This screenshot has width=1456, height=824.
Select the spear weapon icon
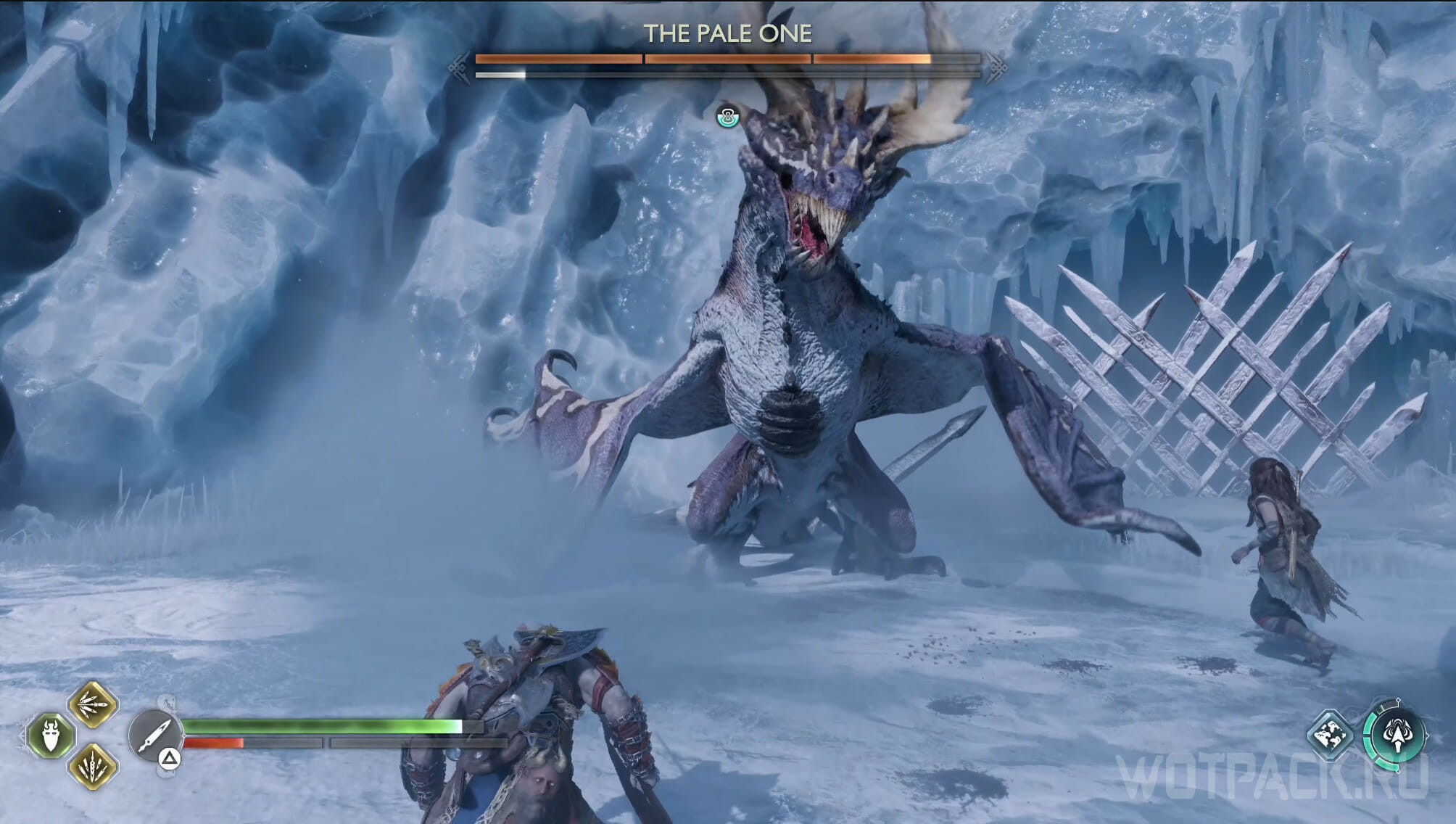click(154, 734)
